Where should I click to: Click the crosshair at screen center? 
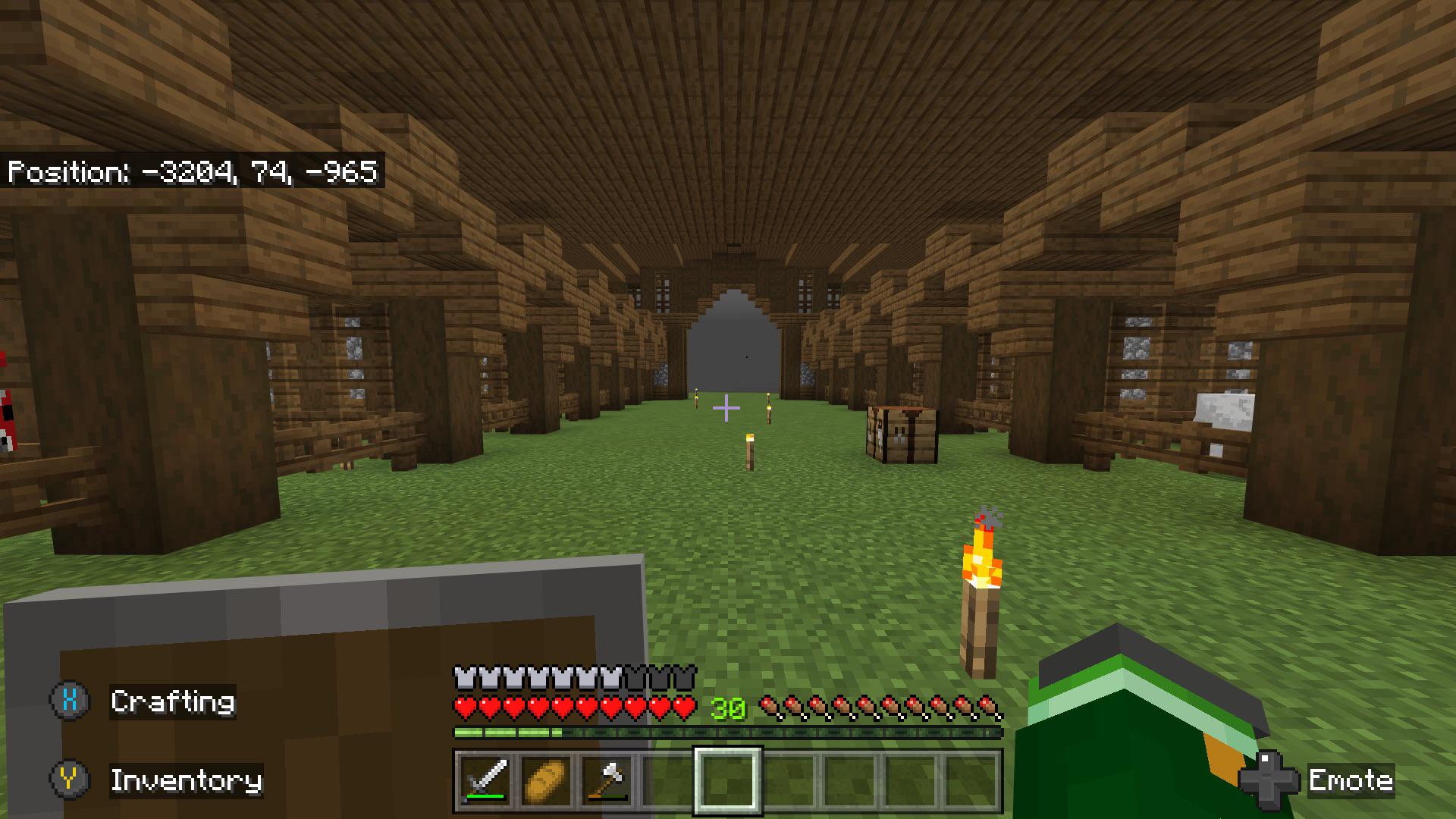click(x=726, y=408)
